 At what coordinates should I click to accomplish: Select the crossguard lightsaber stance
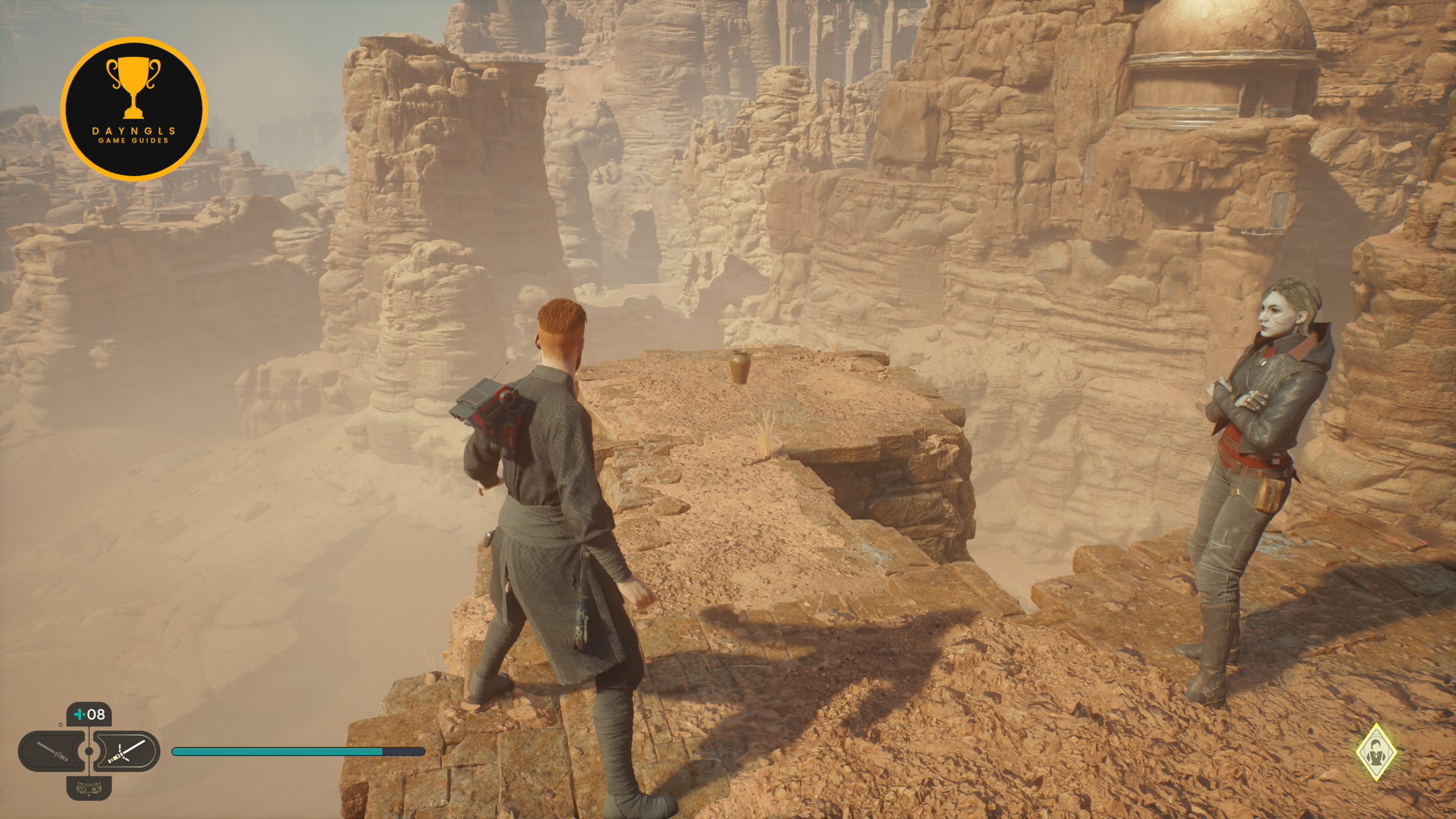pyautogui.click(x=127, y=752)
